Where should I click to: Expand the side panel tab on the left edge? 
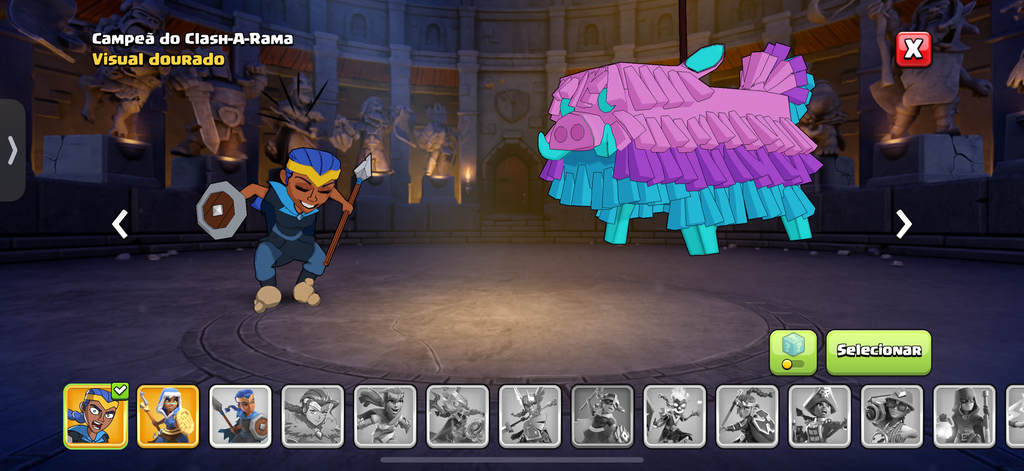click(12, 150)
